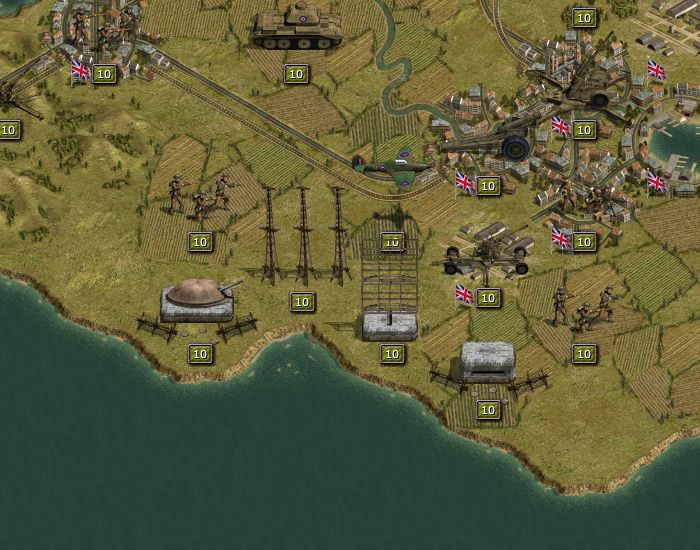700x550 pixels.
Task: Select the domed gun turret bunker
Action: pos(199,300)
